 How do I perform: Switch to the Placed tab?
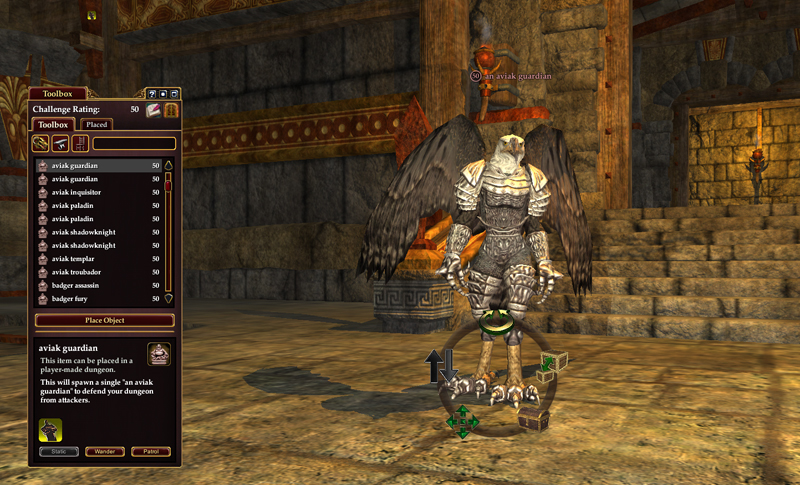coord(97,125)
